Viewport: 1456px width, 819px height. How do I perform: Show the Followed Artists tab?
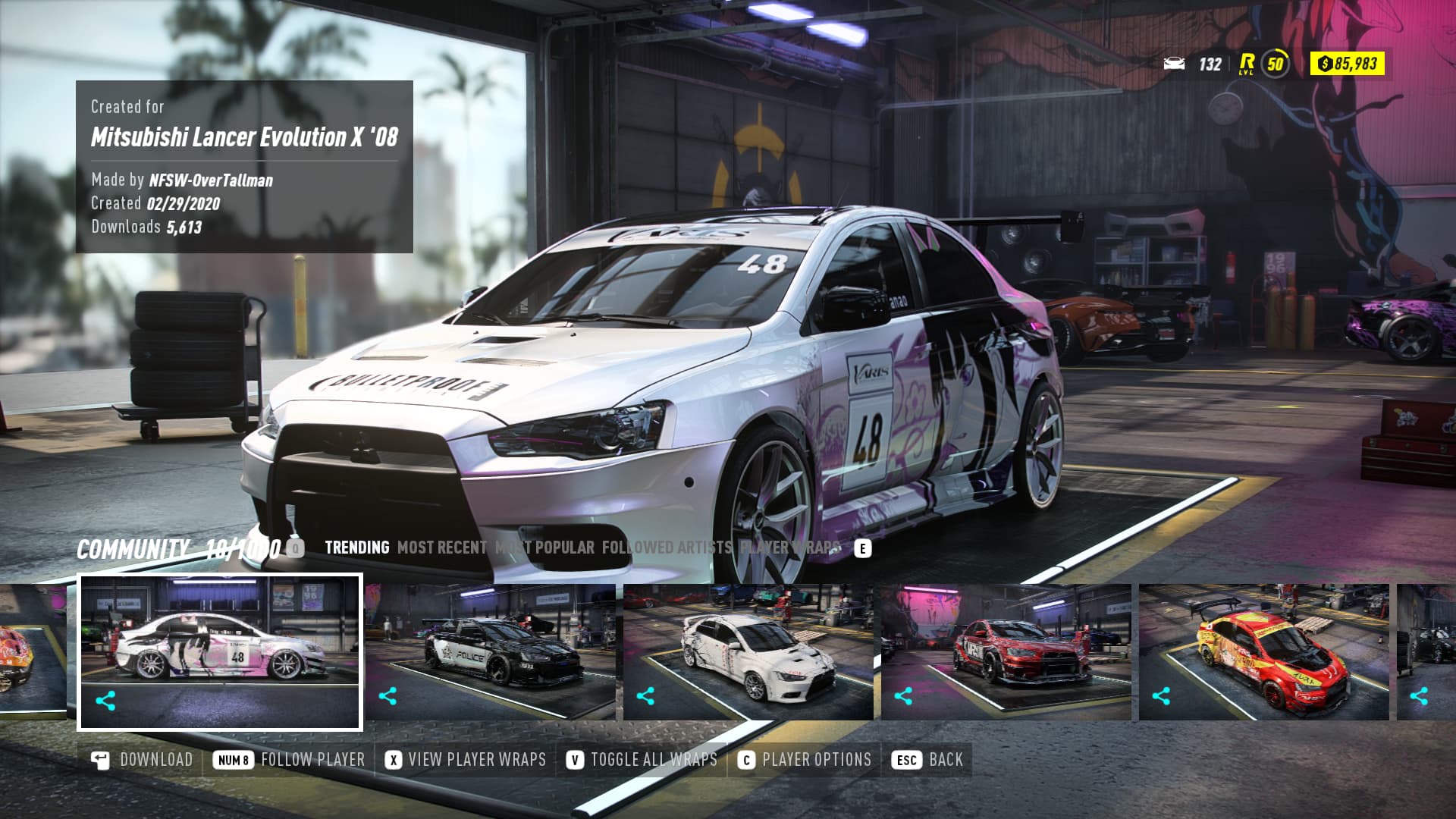667,548
